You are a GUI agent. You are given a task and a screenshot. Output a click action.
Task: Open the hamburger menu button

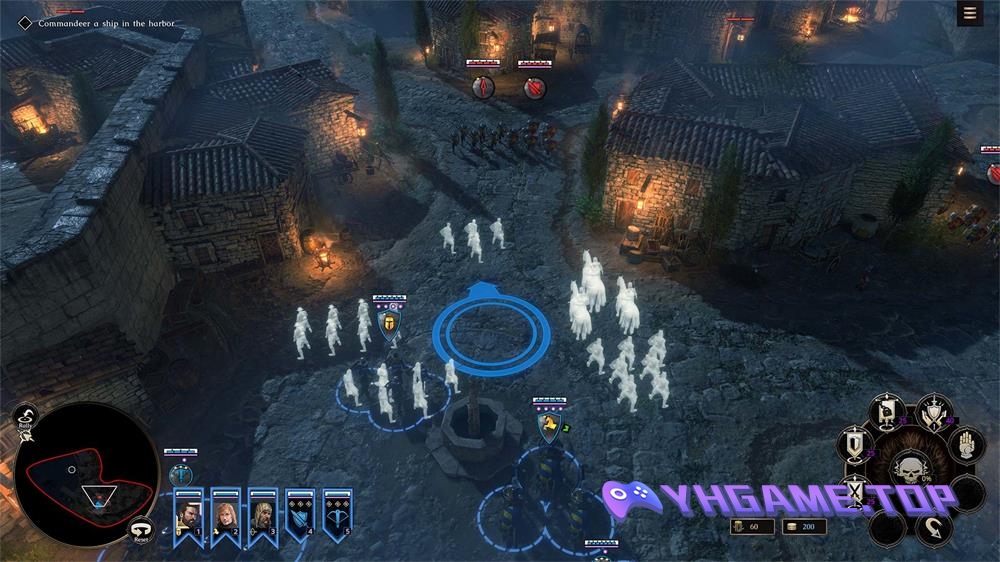[x=968, y=13]
